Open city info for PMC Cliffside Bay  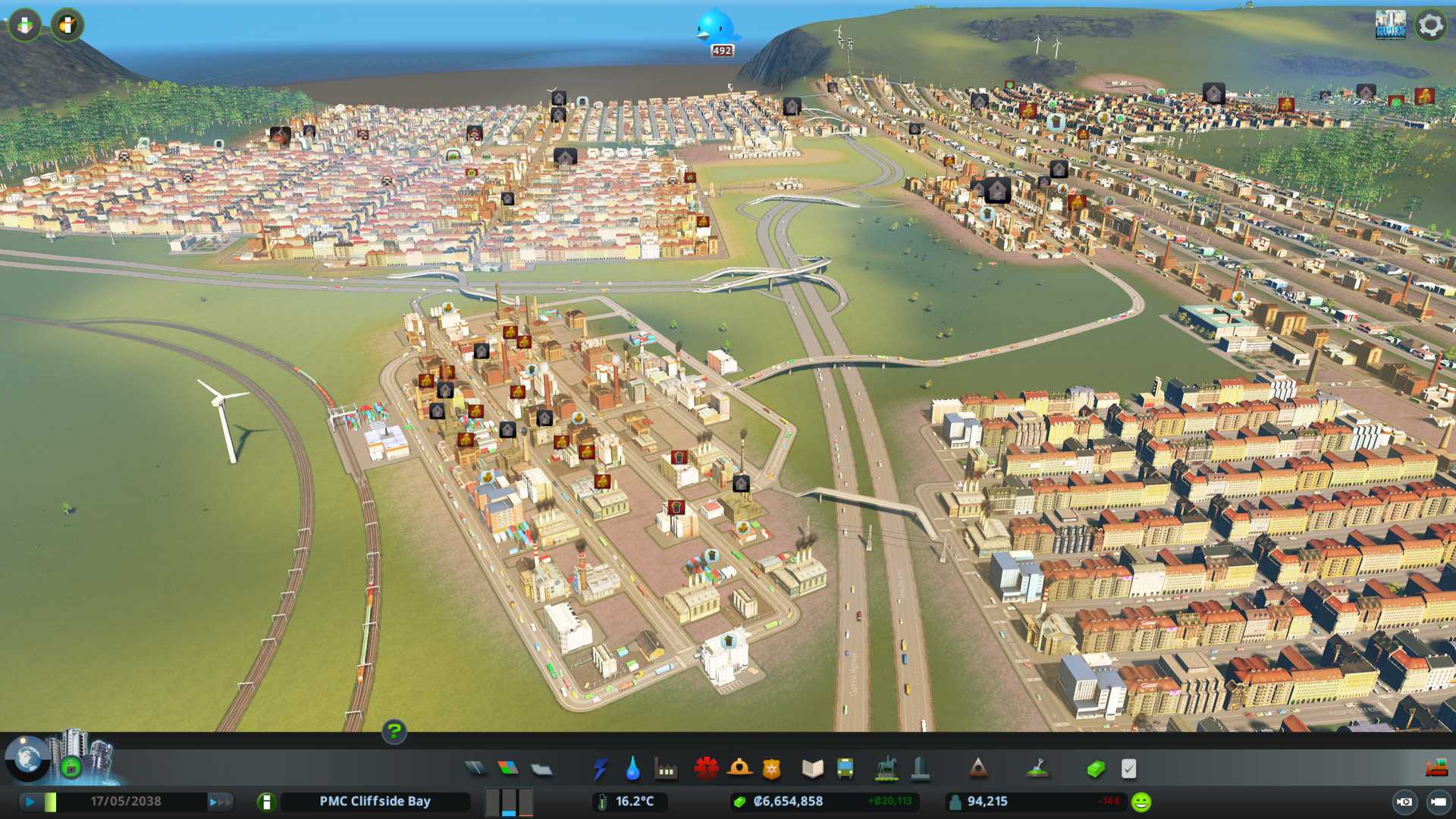(375, 802)
